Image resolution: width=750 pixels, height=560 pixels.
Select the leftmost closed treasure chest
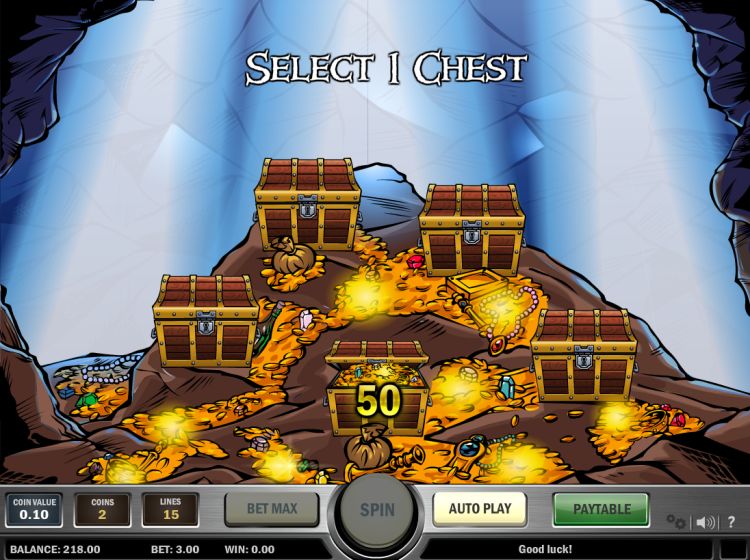206,320
